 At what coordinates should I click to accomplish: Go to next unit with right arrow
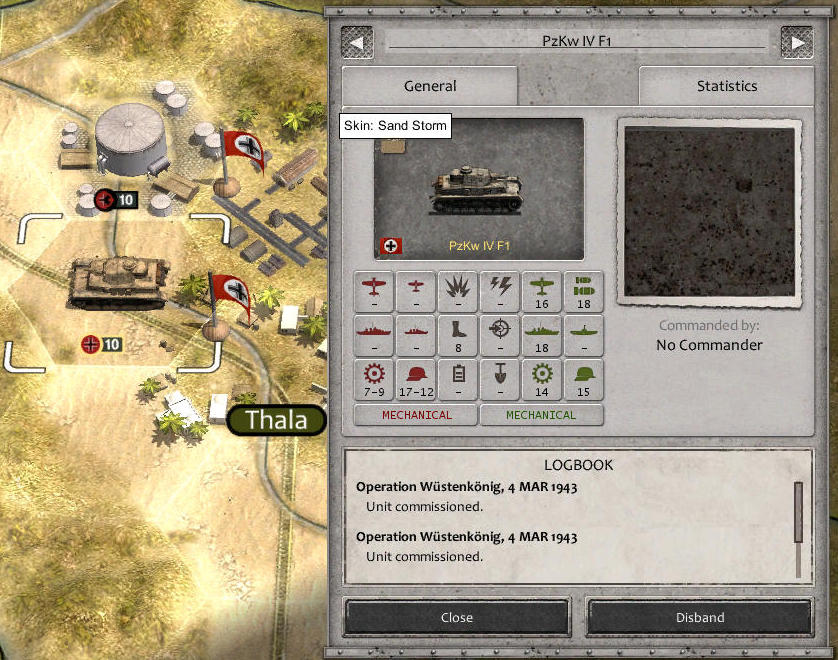(797, 42)
